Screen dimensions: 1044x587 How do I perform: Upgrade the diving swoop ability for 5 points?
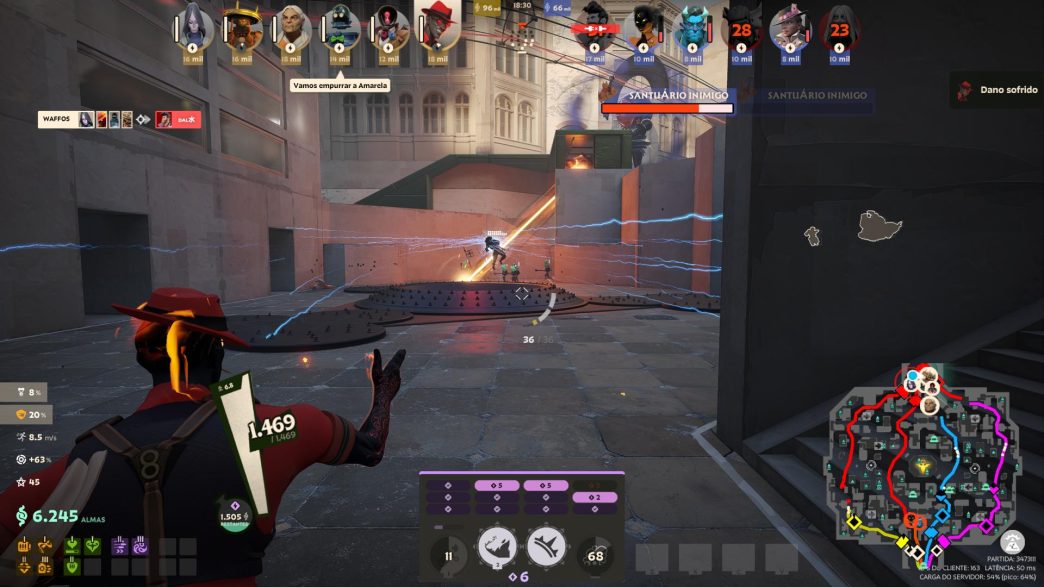tap(546, 486)
